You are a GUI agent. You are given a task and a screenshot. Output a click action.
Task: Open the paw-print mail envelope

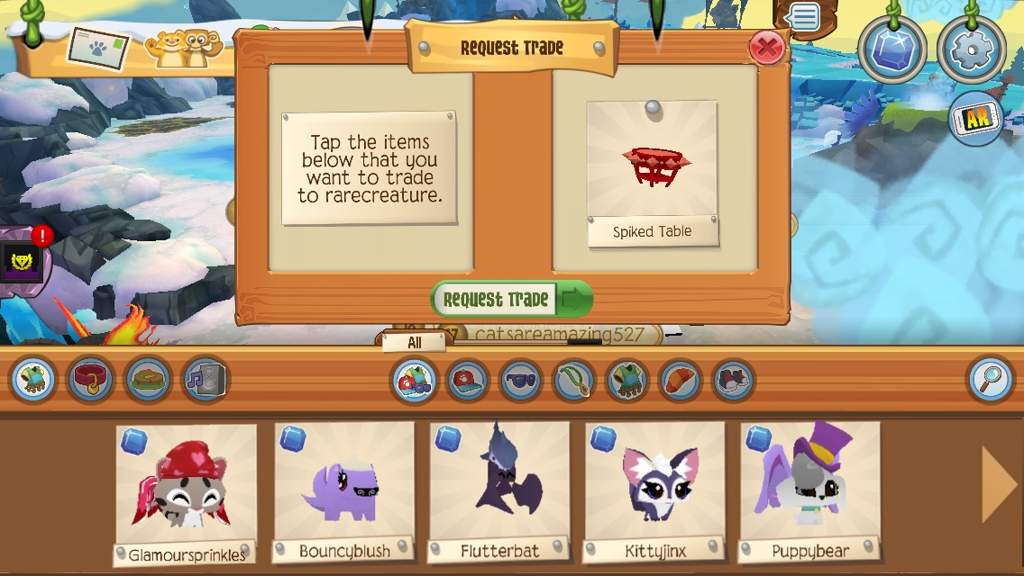[x=98, y=46]
